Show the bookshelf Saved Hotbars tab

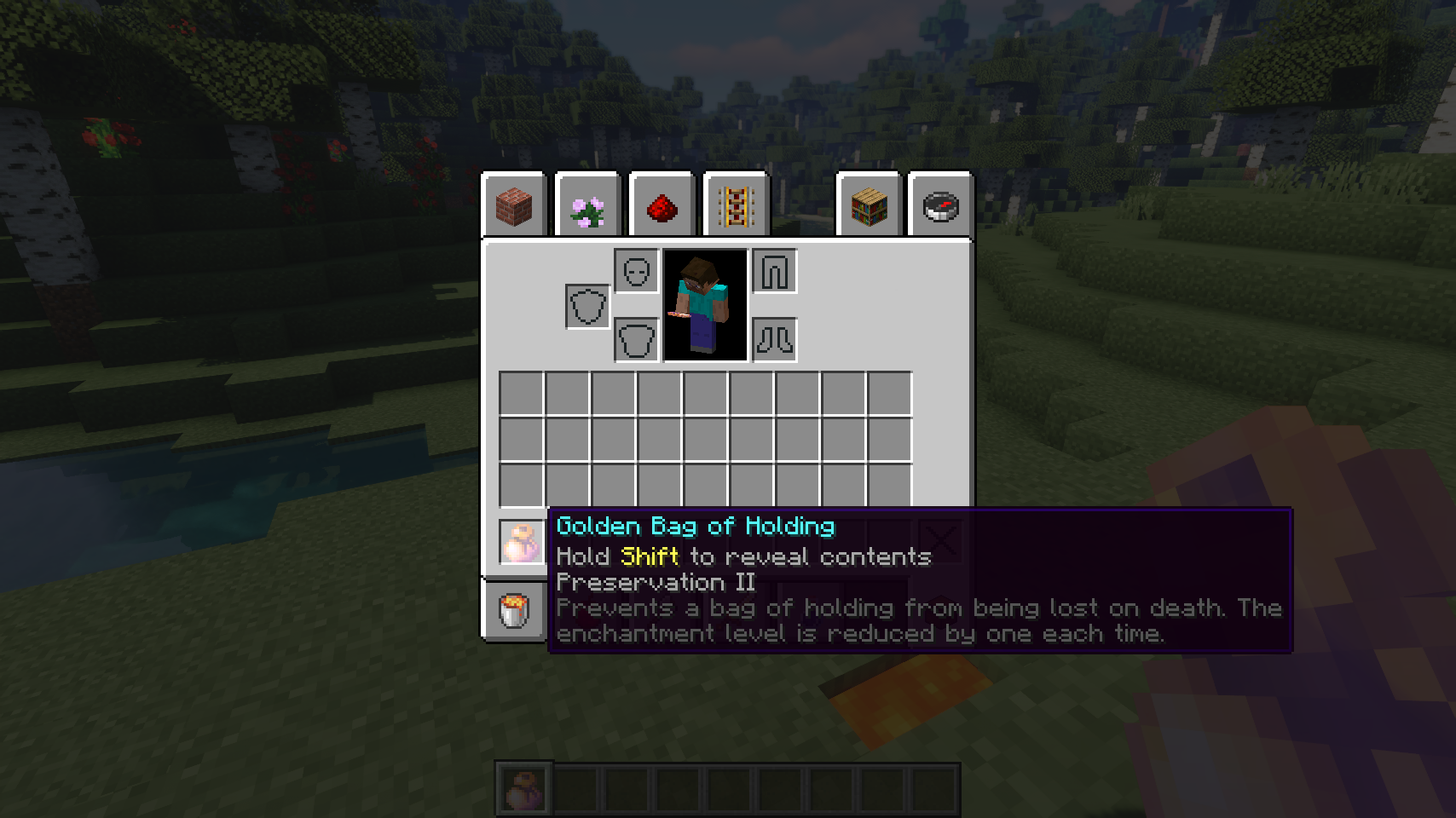(x=869, y=206)
